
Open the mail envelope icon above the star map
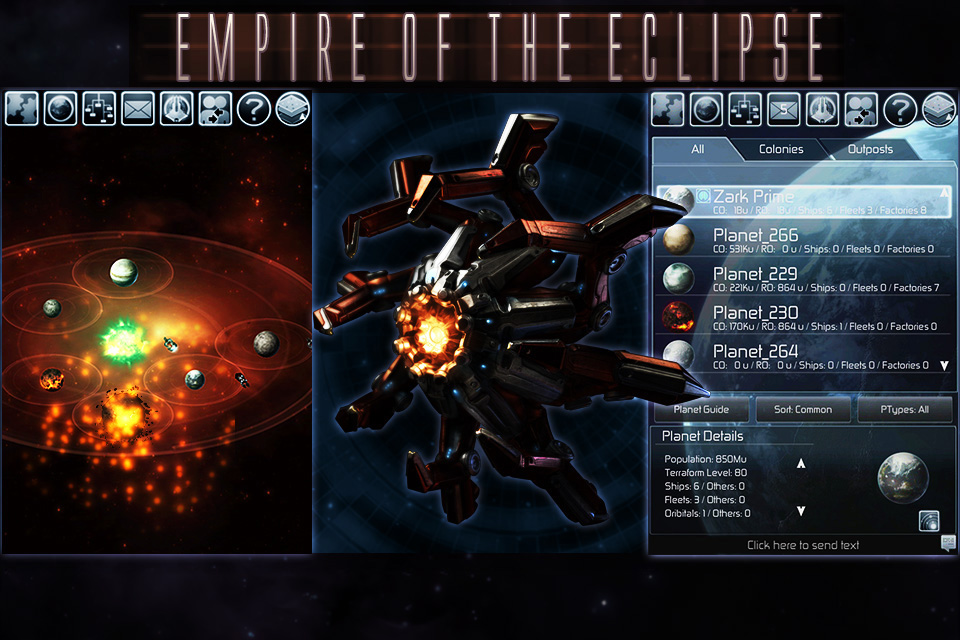(x=138, y=108)
